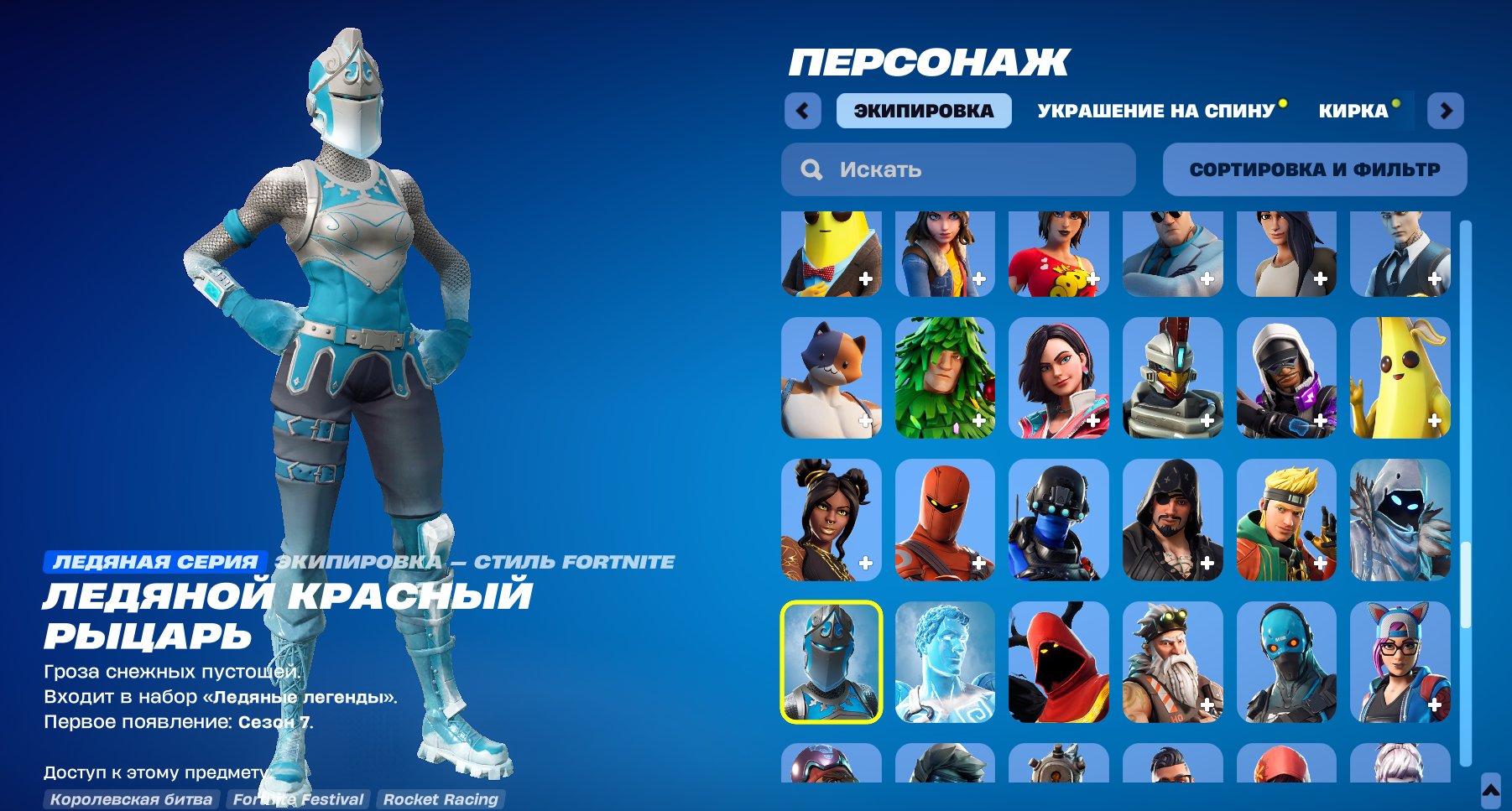Select the bush camouflage character skin
The image size is (1512, 811).
point(945,377)
